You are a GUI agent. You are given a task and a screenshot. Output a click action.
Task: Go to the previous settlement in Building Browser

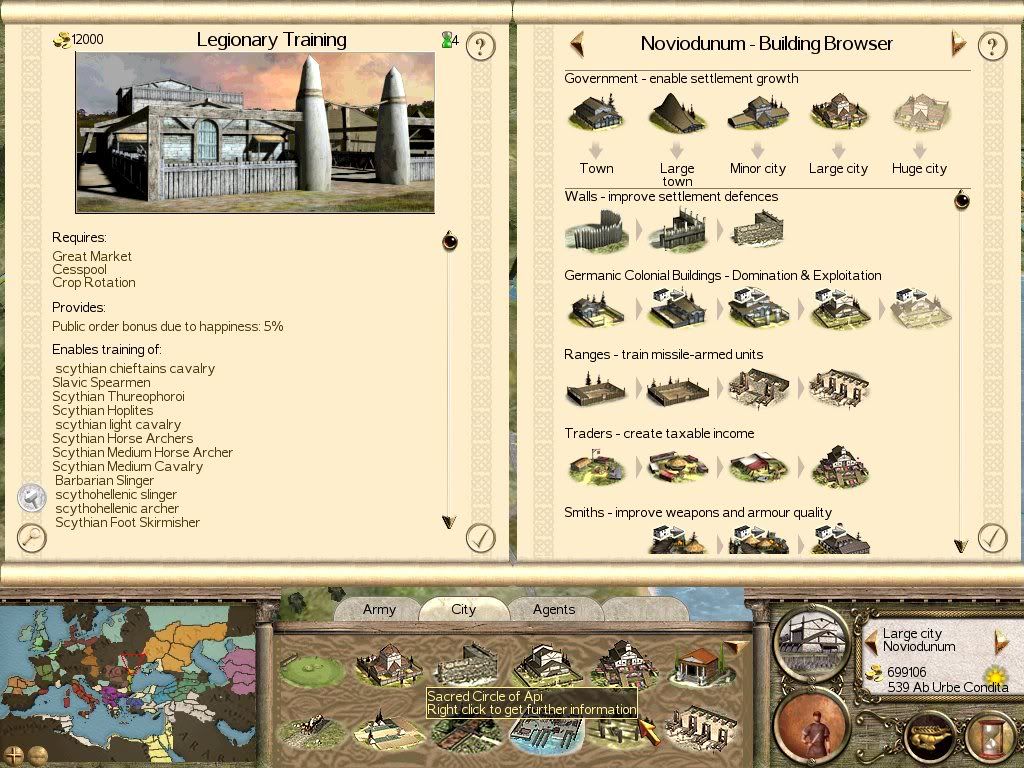[577, 44]
